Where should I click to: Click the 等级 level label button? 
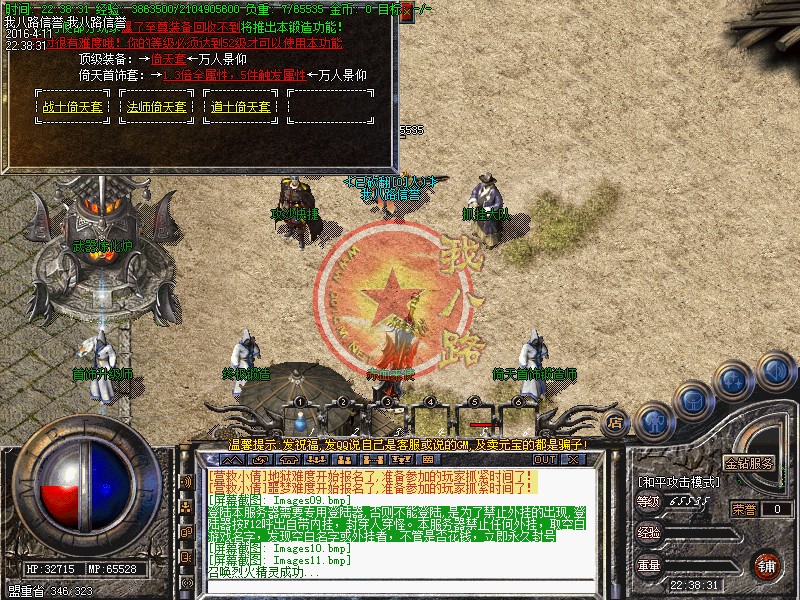(649, 502)
